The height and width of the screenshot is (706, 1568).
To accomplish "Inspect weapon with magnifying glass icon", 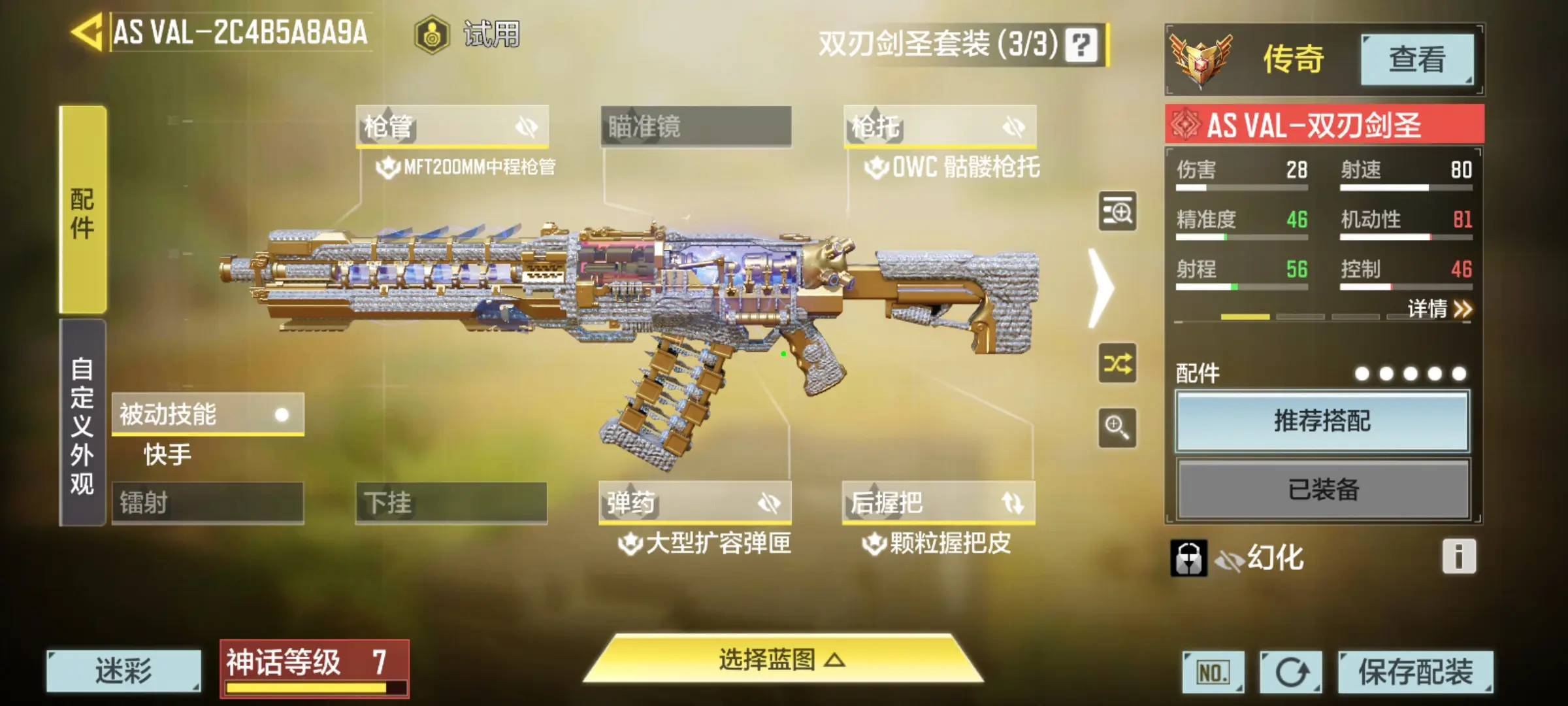I will pos(1117,428).
